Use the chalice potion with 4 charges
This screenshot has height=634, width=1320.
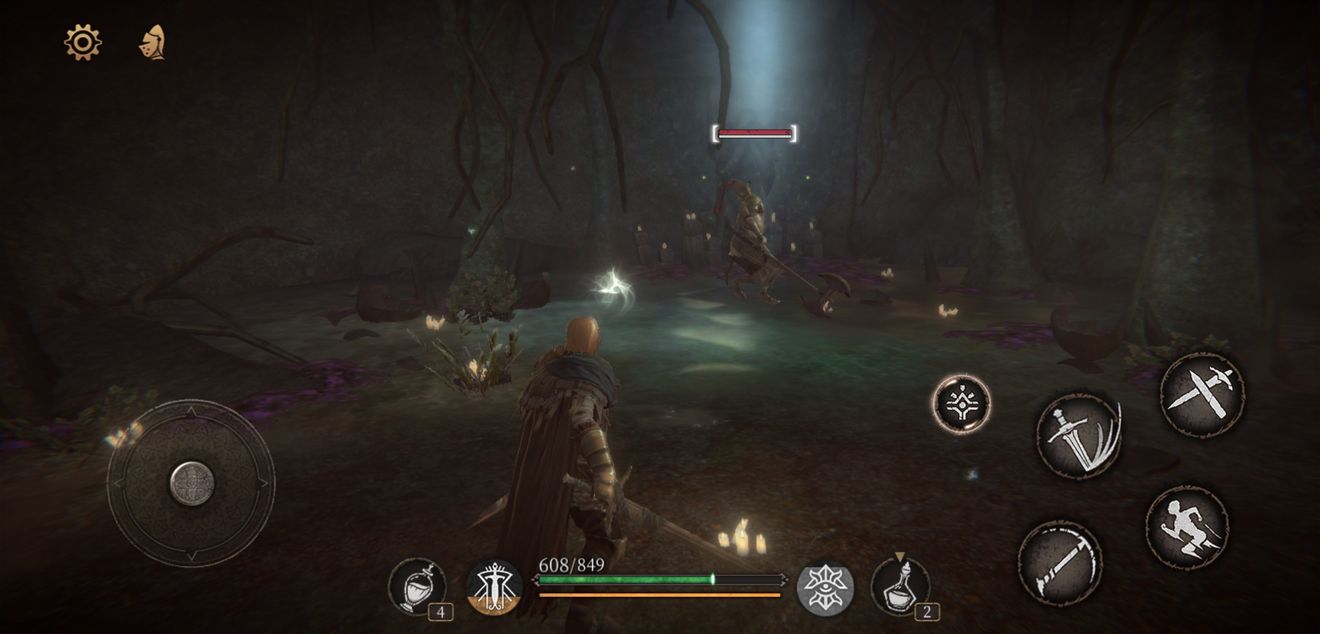(x=417, y=586)
